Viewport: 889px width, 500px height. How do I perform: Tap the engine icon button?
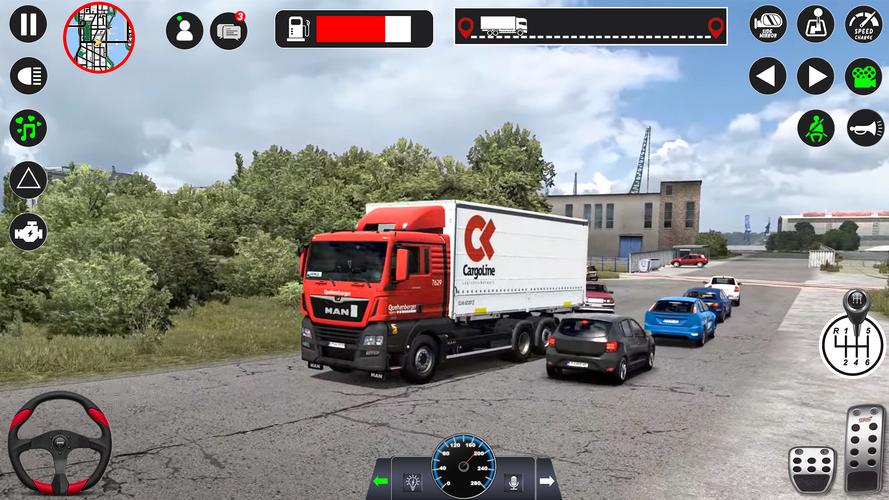(28, 232)
